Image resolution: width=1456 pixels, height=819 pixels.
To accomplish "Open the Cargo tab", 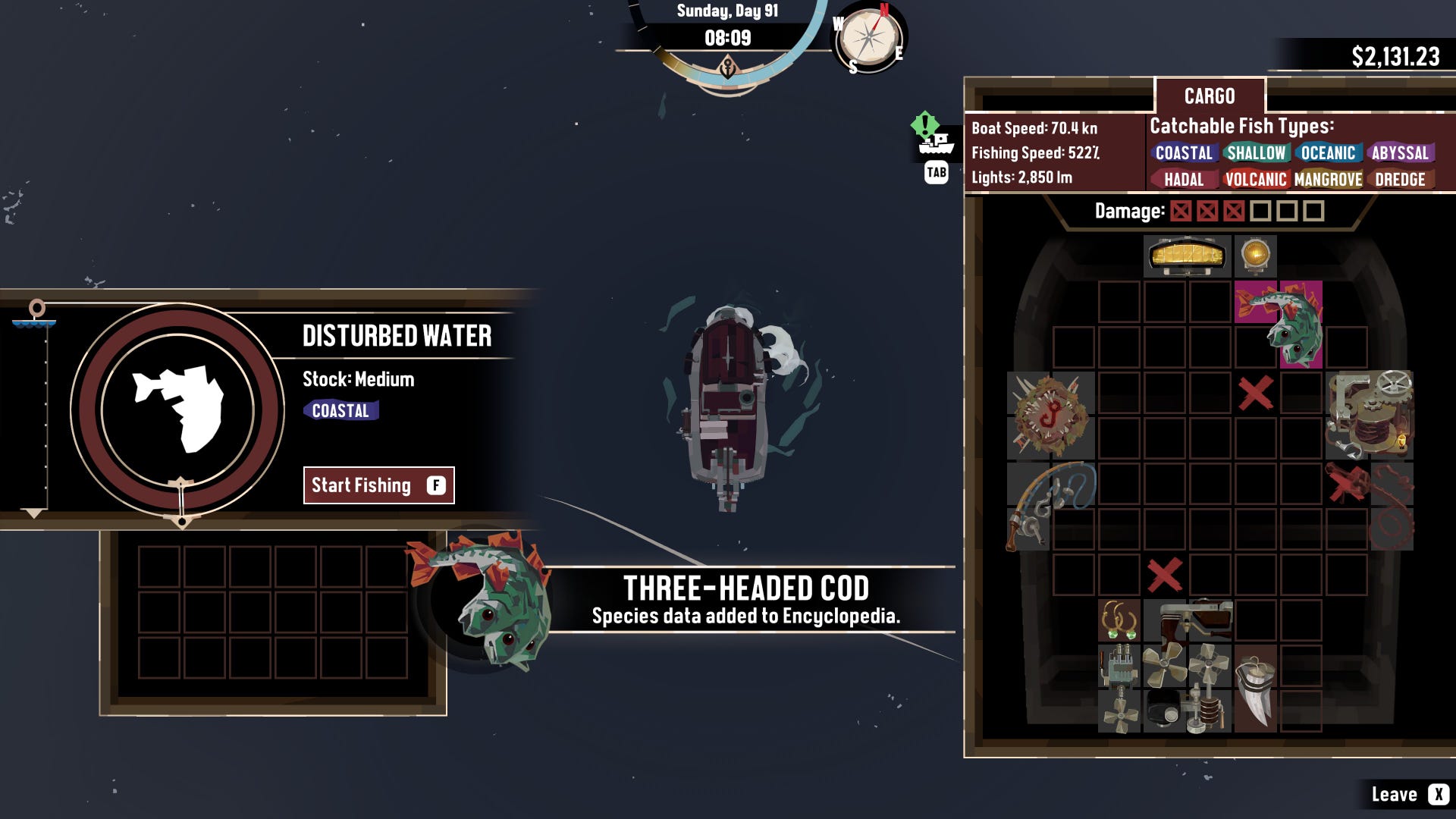I will [x=1210, y=96].
